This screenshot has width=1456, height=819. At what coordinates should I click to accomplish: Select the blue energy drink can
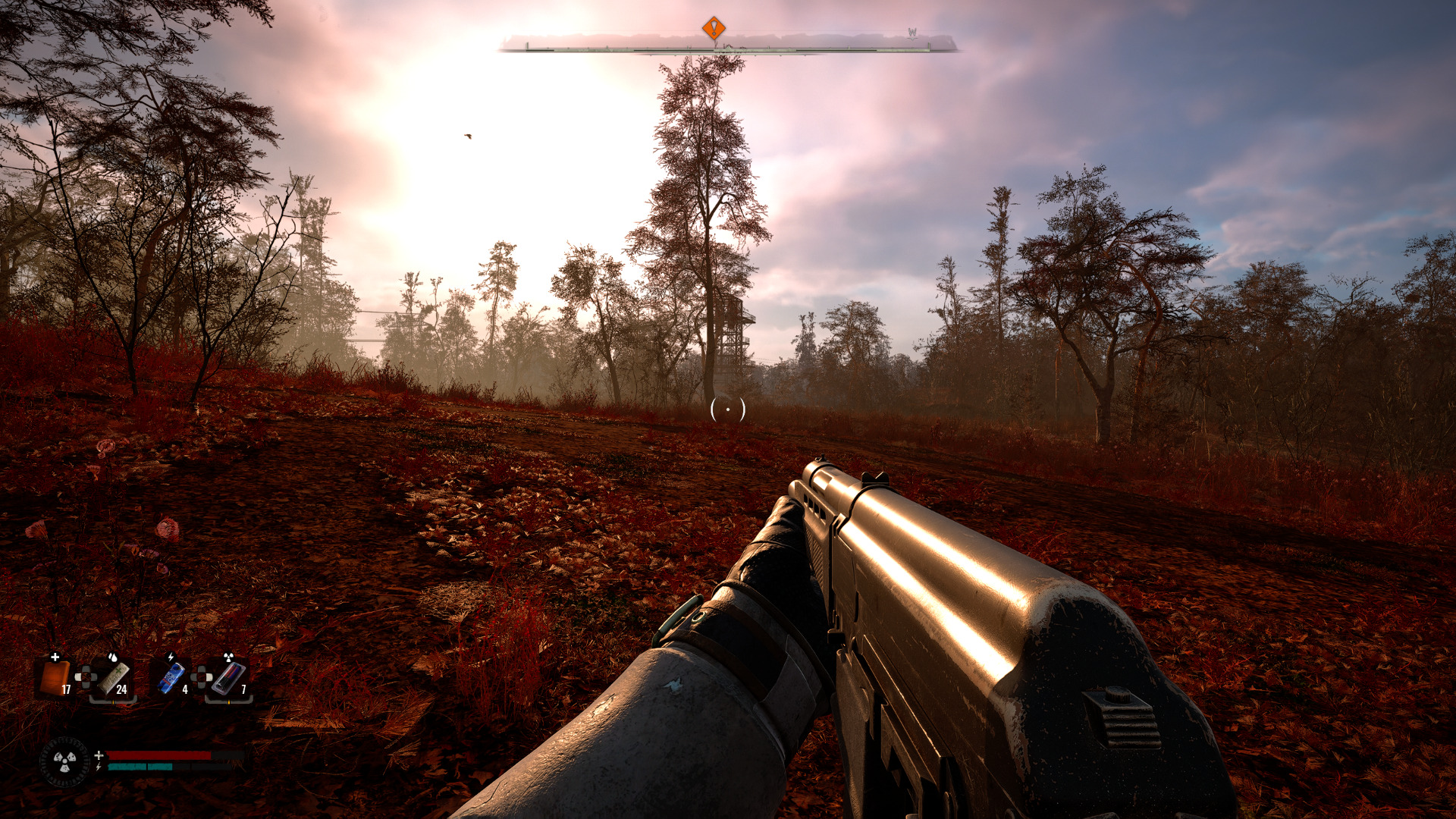tap(172, 677)
